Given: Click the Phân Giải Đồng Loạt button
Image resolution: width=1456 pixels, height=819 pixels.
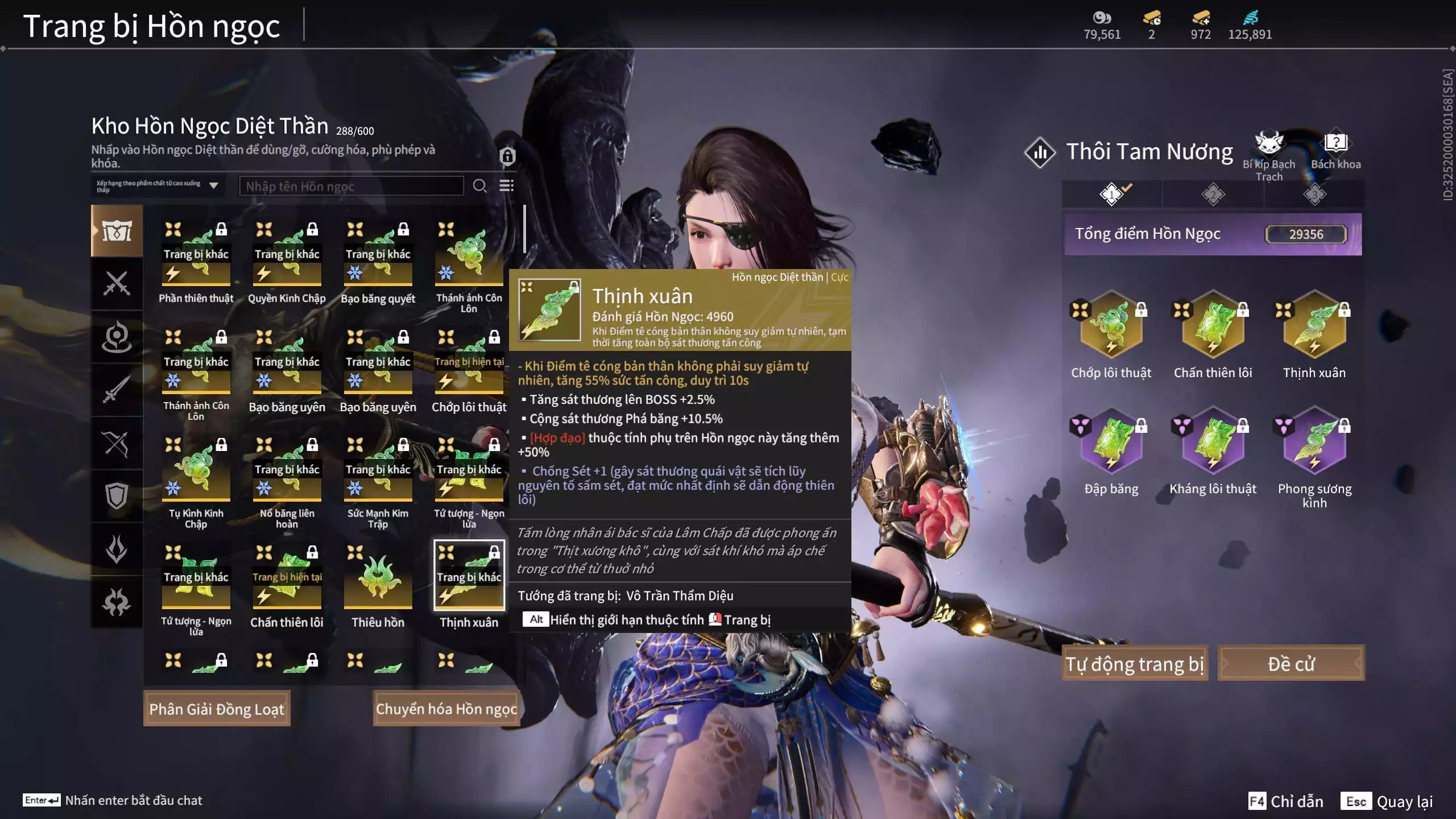Looking at the screenshot, I should pos(217,709).
